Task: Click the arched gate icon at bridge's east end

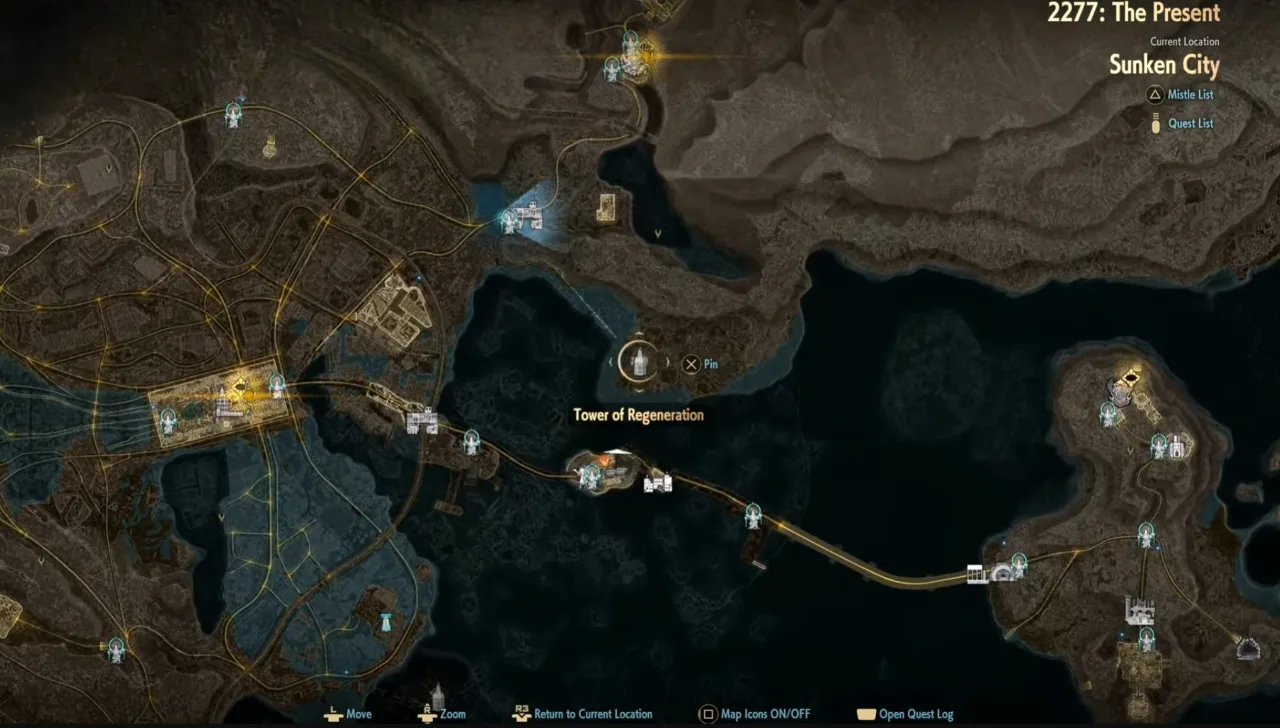Action: tap(1000, 573)
